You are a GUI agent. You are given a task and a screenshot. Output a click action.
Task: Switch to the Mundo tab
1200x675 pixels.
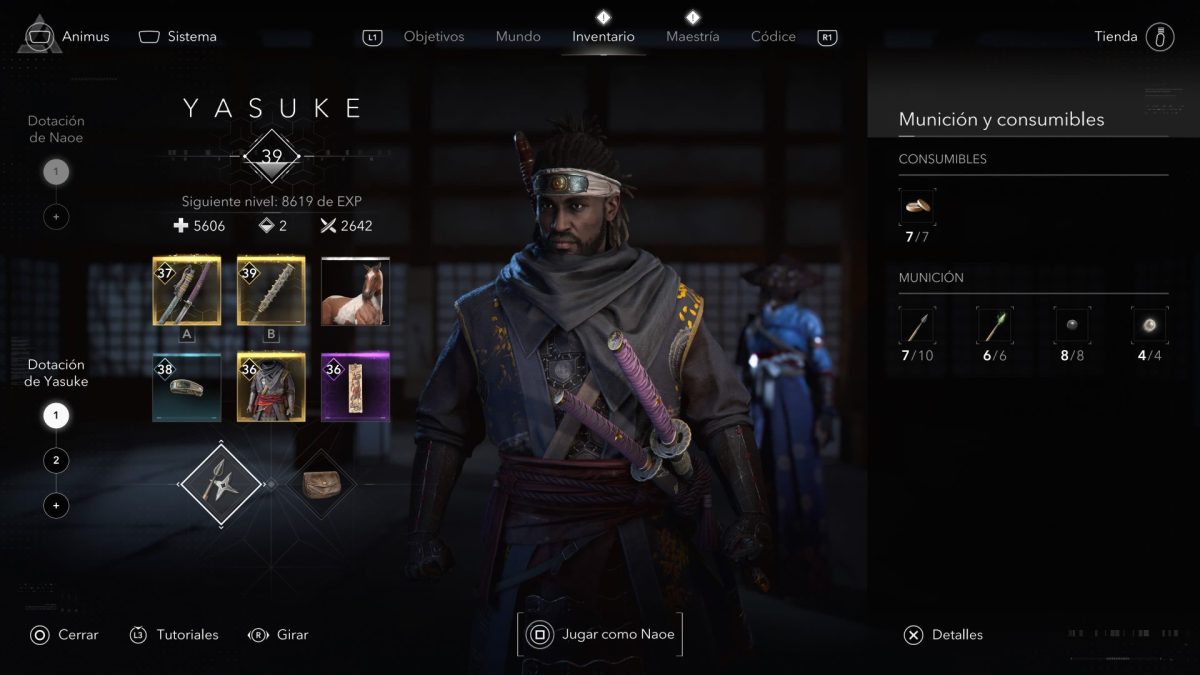[x=518, y=37]
